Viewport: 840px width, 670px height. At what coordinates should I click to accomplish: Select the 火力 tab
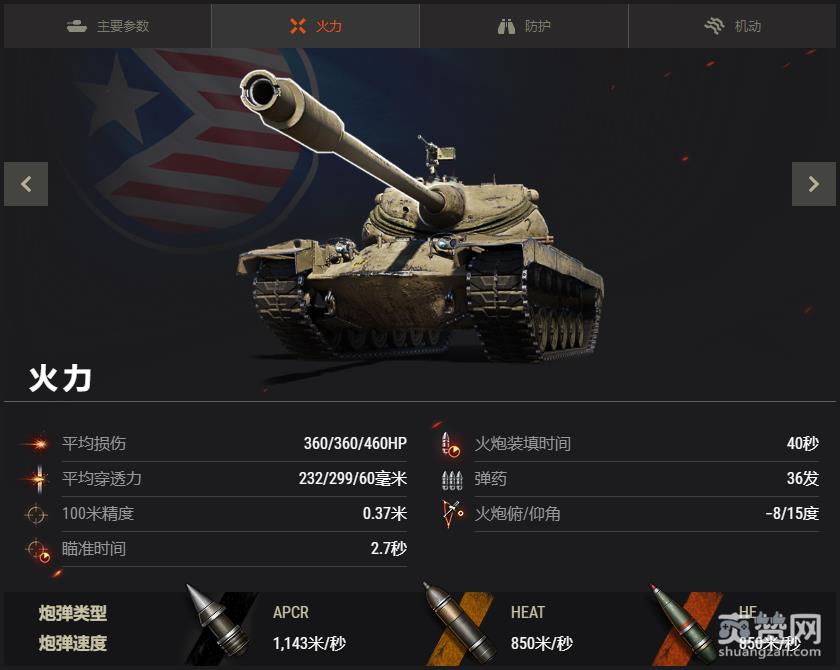click(315, 26)
